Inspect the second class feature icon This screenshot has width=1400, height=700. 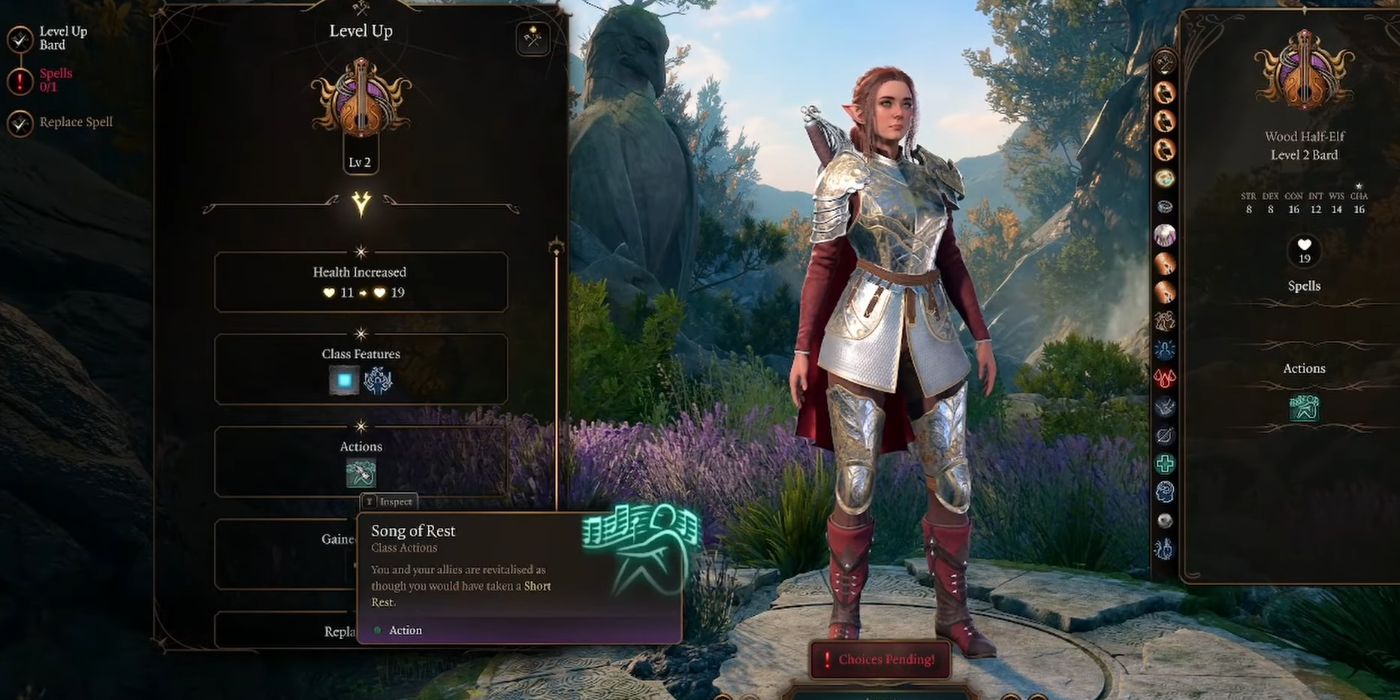tap(378, 380)
